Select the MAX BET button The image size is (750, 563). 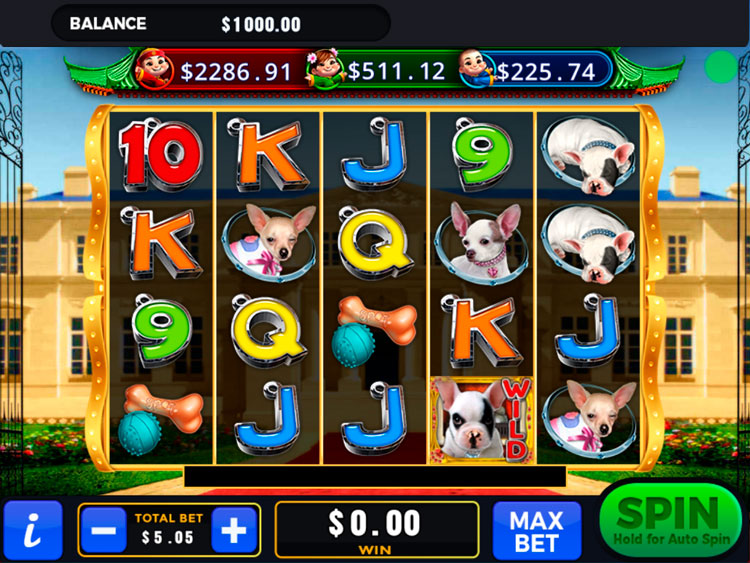[x=537, y=531]
